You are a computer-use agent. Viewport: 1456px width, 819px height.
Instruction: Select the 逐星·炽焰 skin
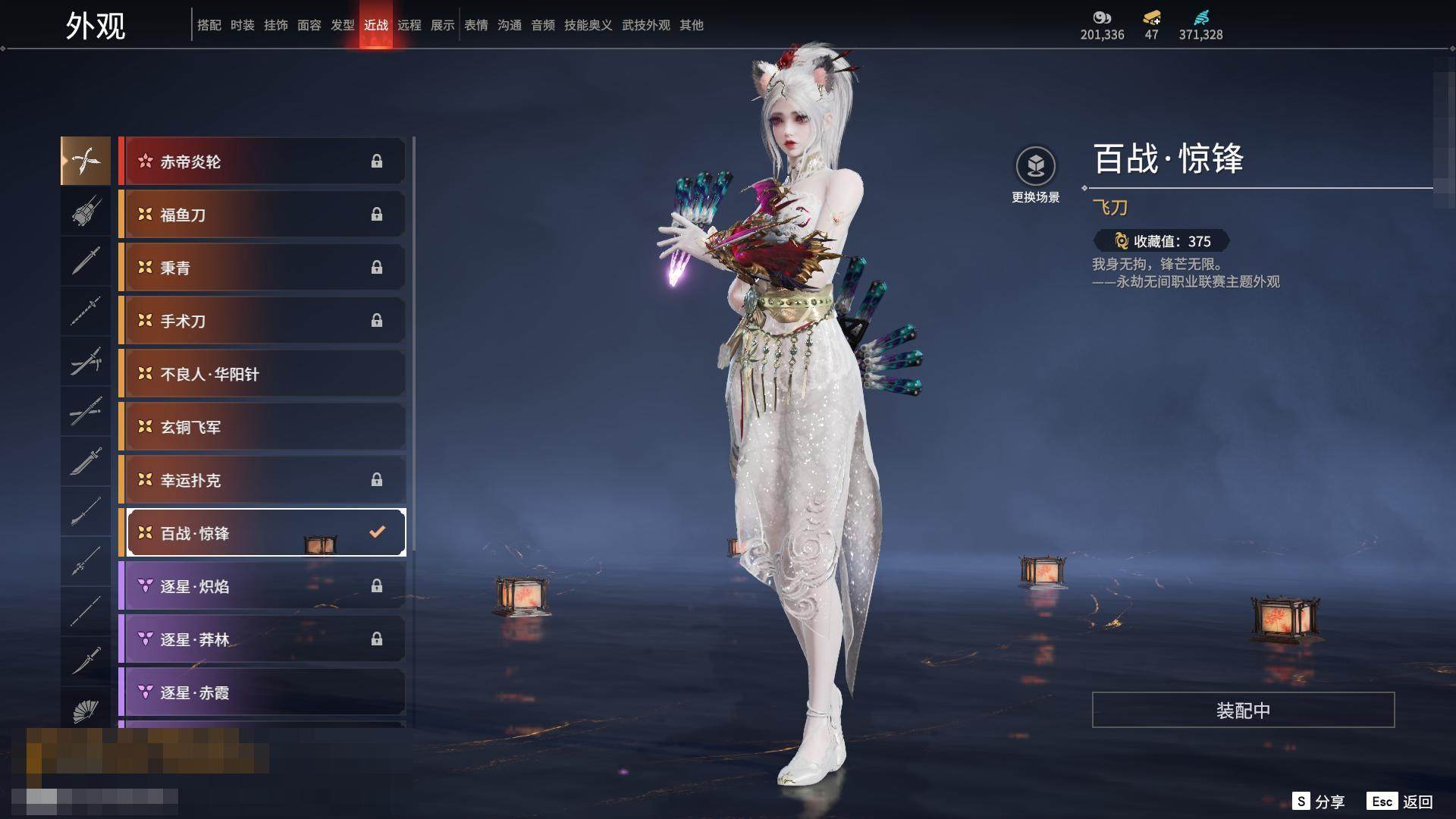[262, 586]
